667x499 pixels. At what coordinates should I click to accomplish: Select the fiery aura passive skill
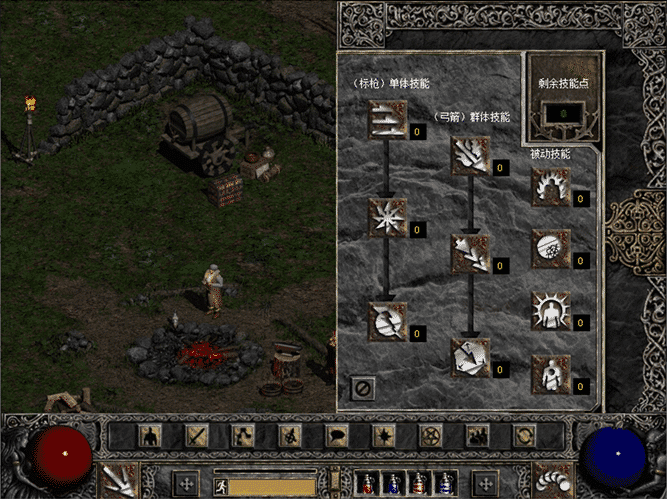click(x=550, y=187)
